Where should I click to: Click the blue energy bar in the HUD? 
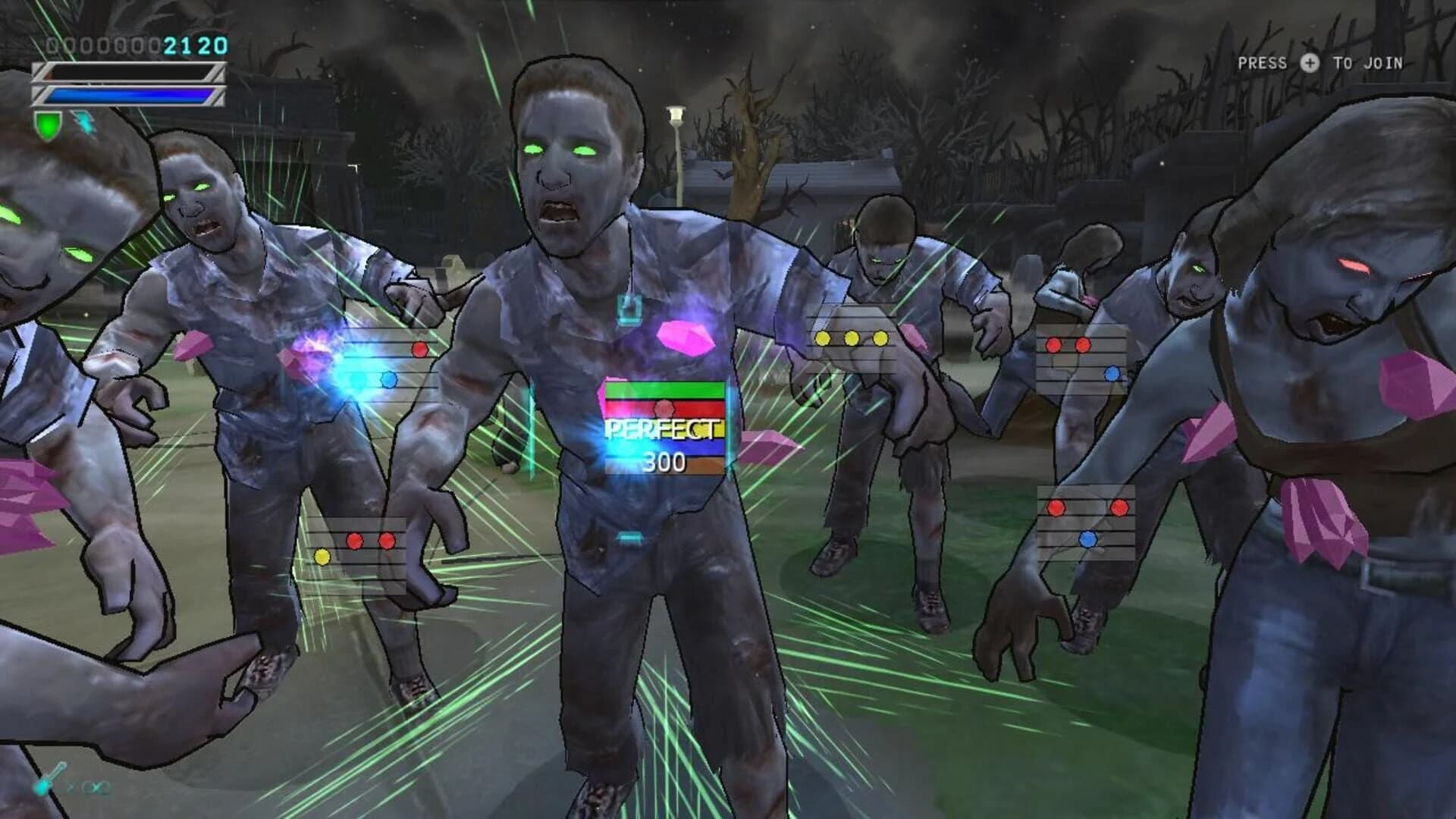(x=129, y=96)
